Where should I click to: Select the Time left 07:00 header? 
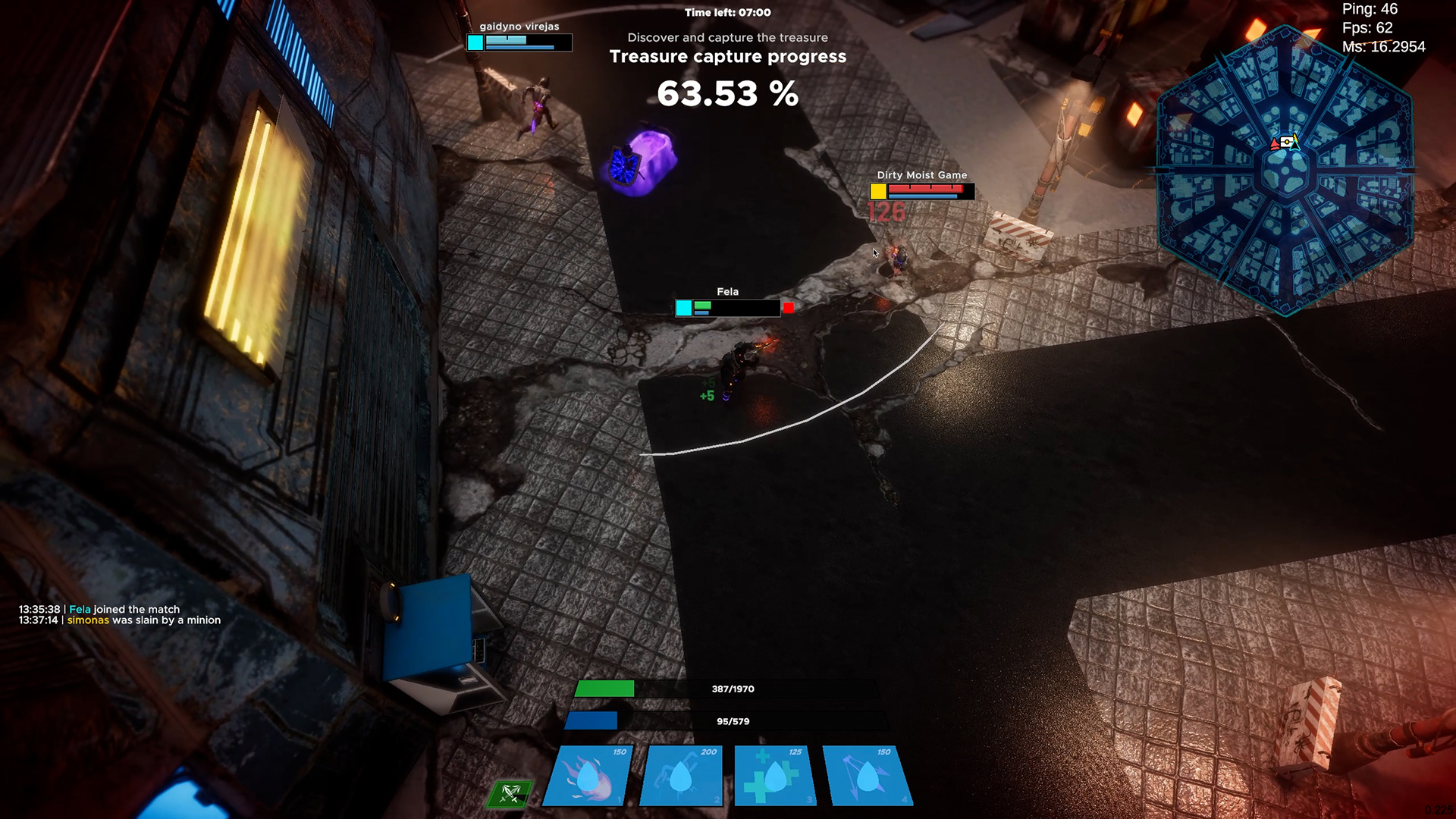click(727, 12)
